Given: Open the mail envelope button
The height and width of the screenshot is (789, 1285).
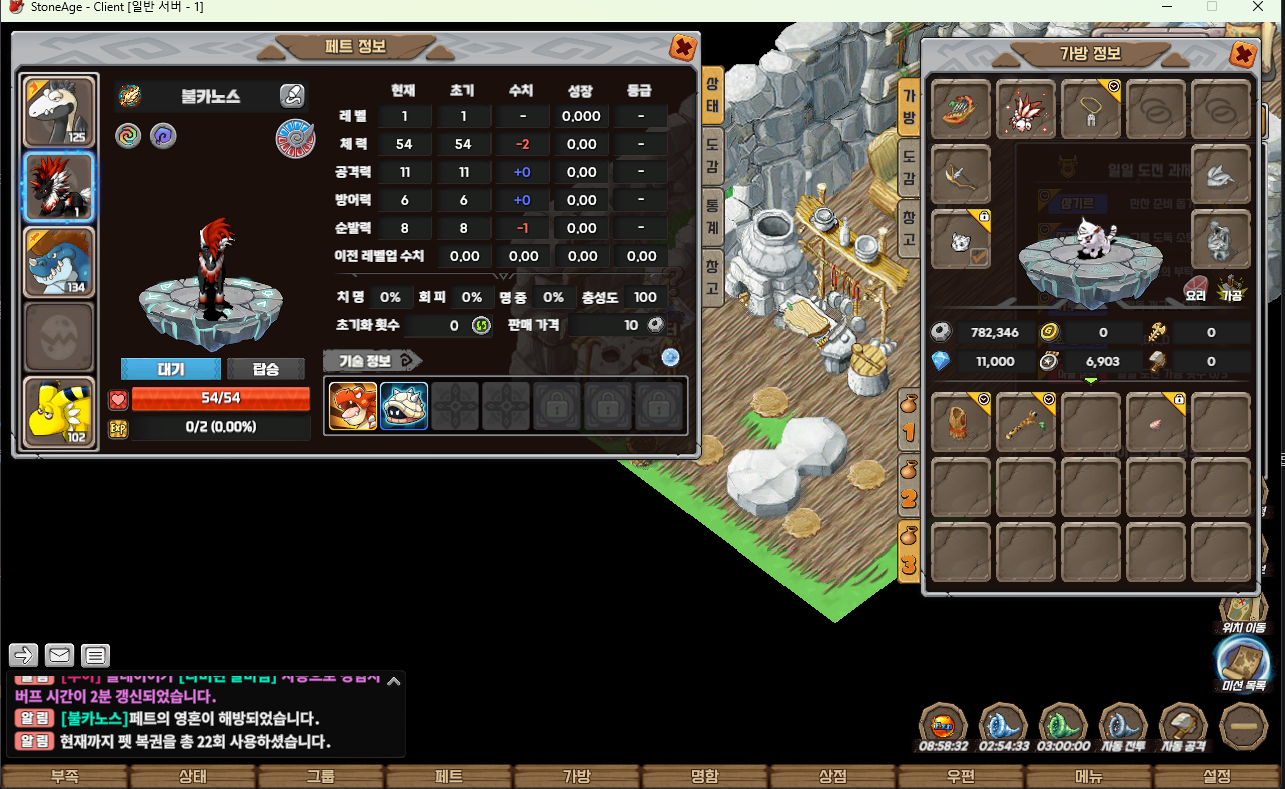Looking at the screenshot, I should pos(60,656).
